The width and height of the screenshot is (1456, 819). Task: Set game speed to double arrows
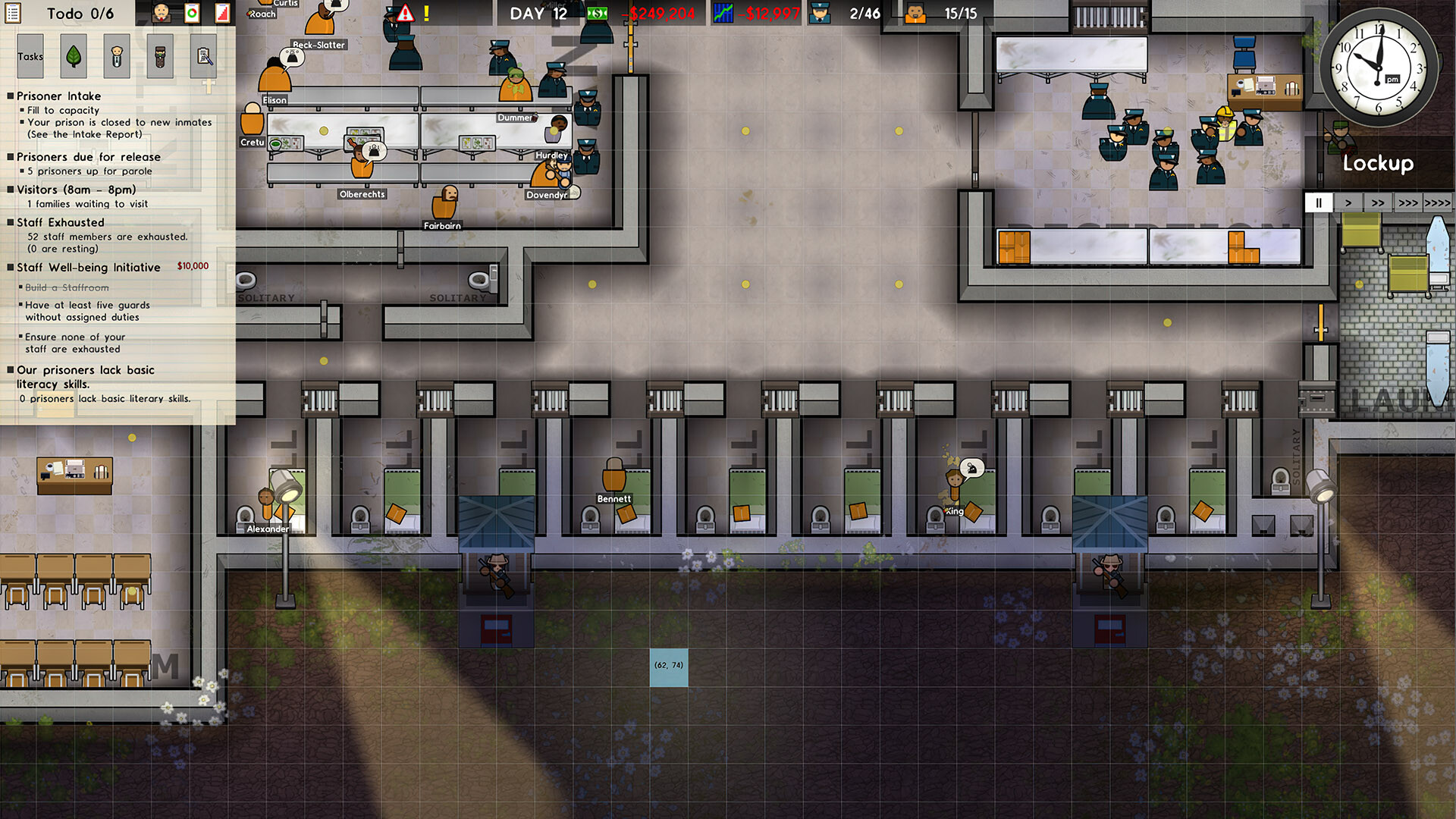[x=1379, y=202]
